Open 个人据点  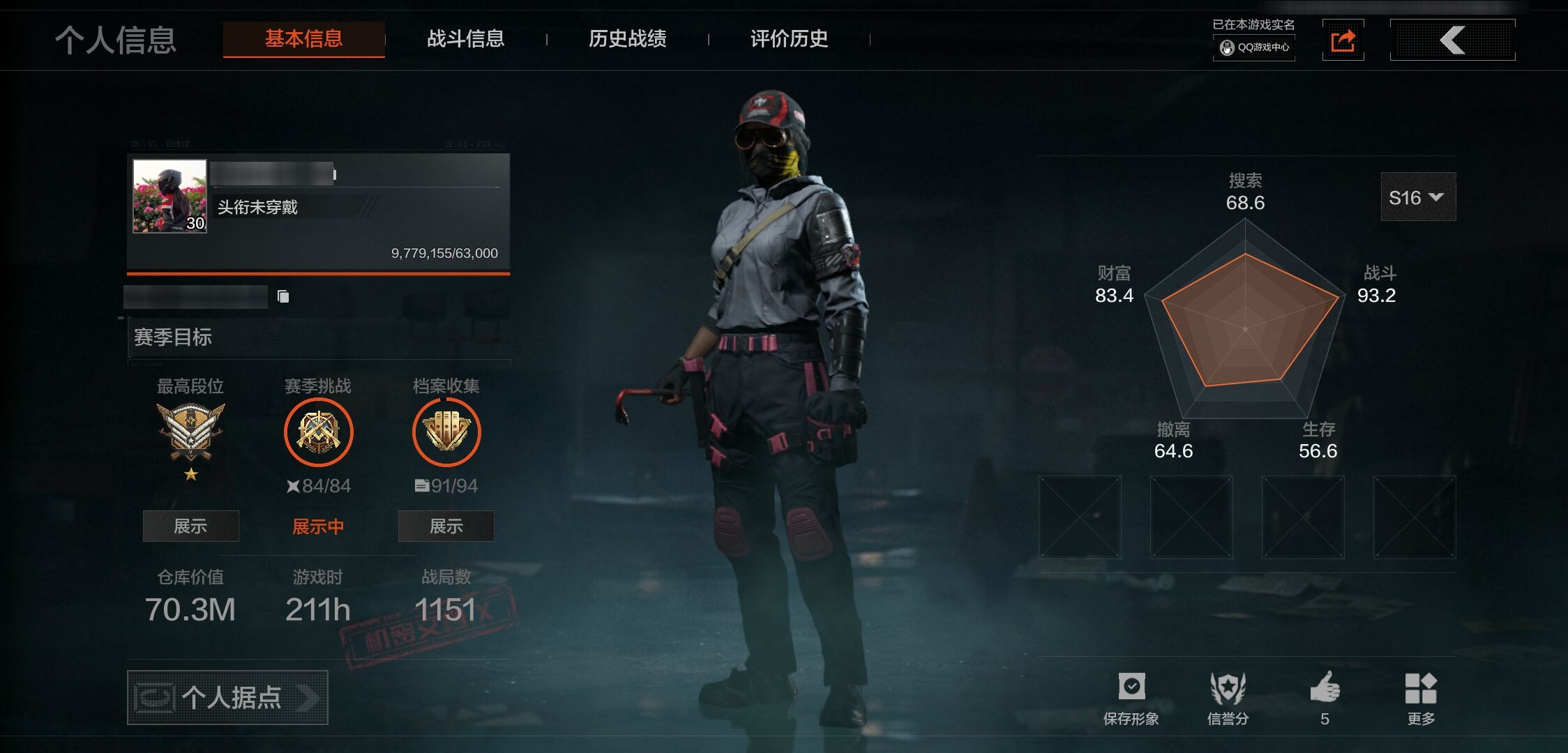pyautogui.click(x=227, y=697)
